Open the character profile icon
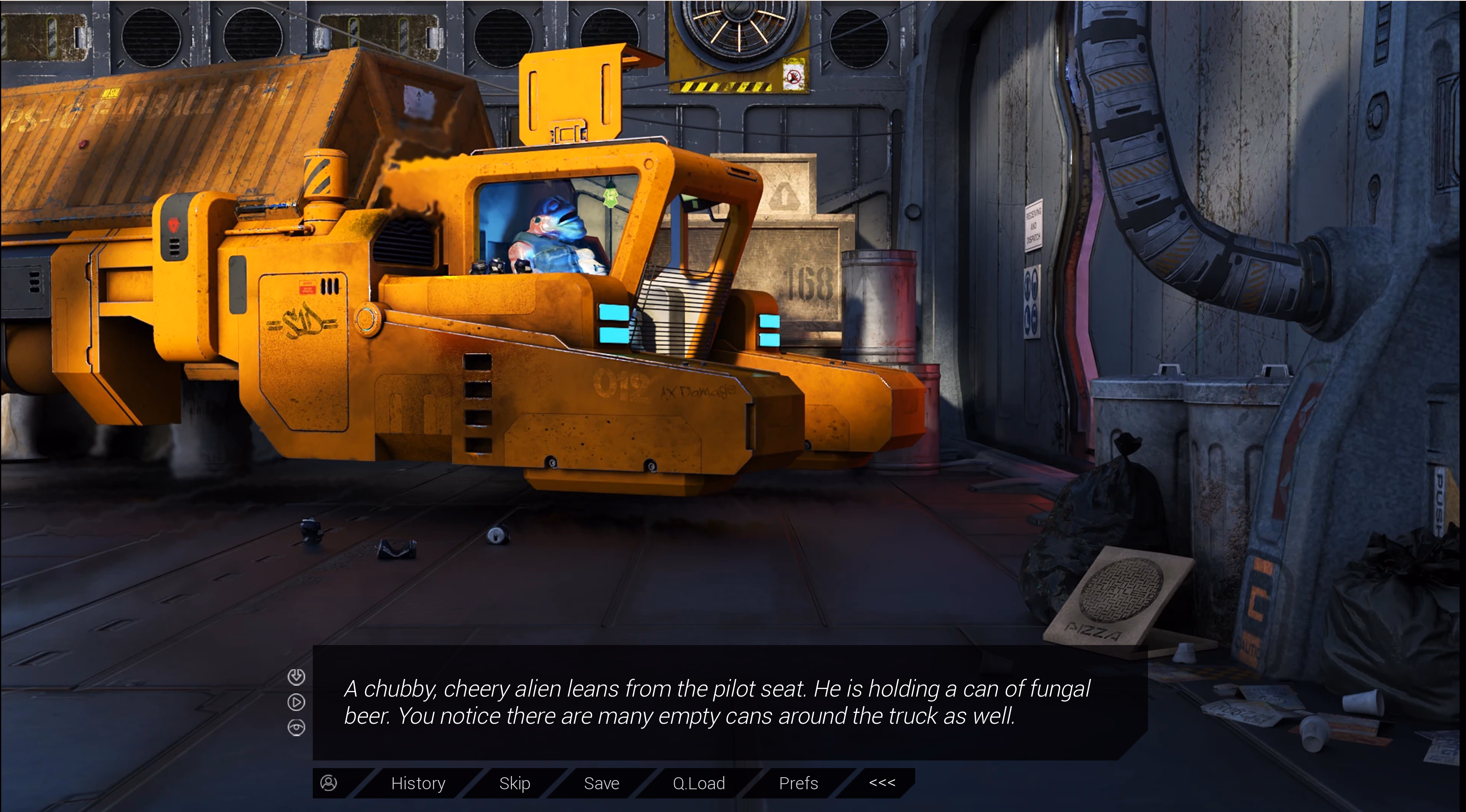Image resolution: width=1466 pixels, height=812 pixels. click(329, 784)
